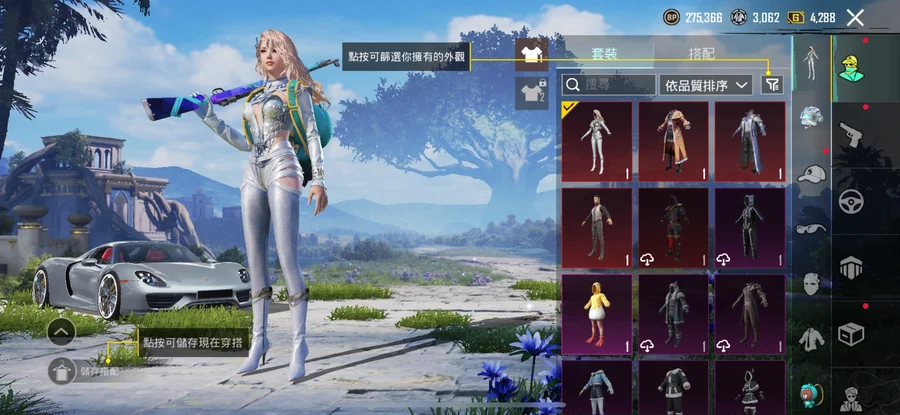The height and width of the screenshot is (415, 900).
Task: Open the 依品質排序 sort dropdown
Action: (x=706, y=85)
